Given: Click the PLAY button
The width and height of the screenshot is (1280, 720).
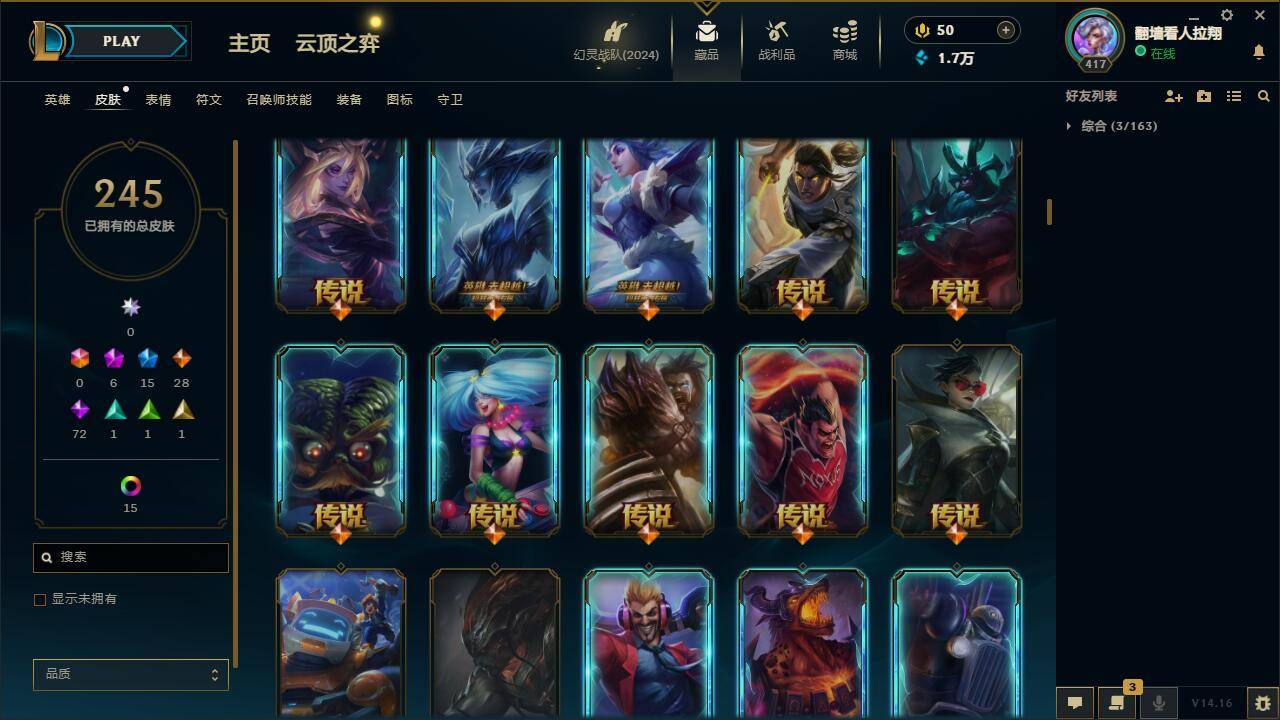Looking at the screenshot, I should click(121, 41).
